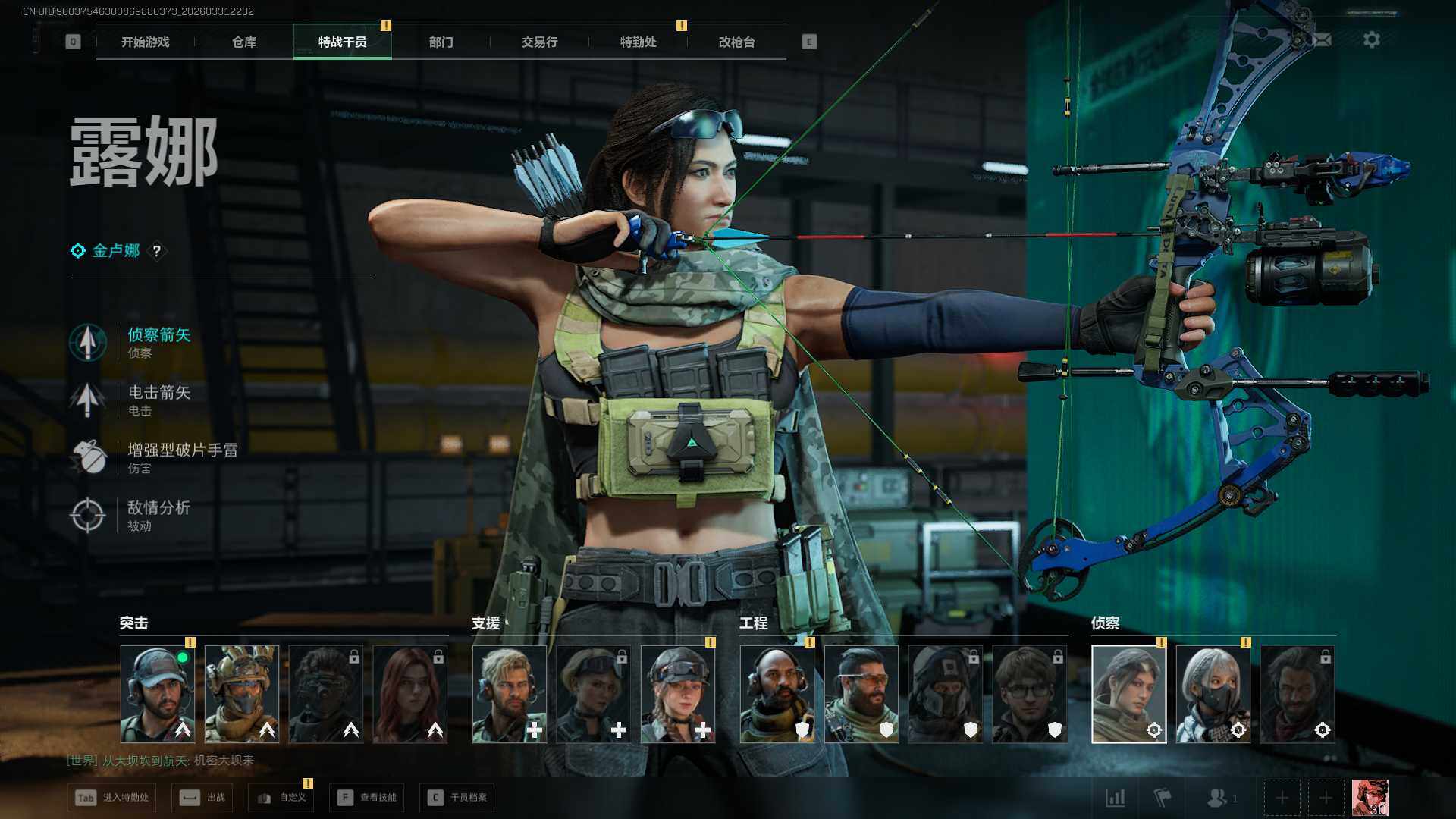Open the 自定义 customization button
The height and width of the screenshot is (819, 1456).
[281, 798]
